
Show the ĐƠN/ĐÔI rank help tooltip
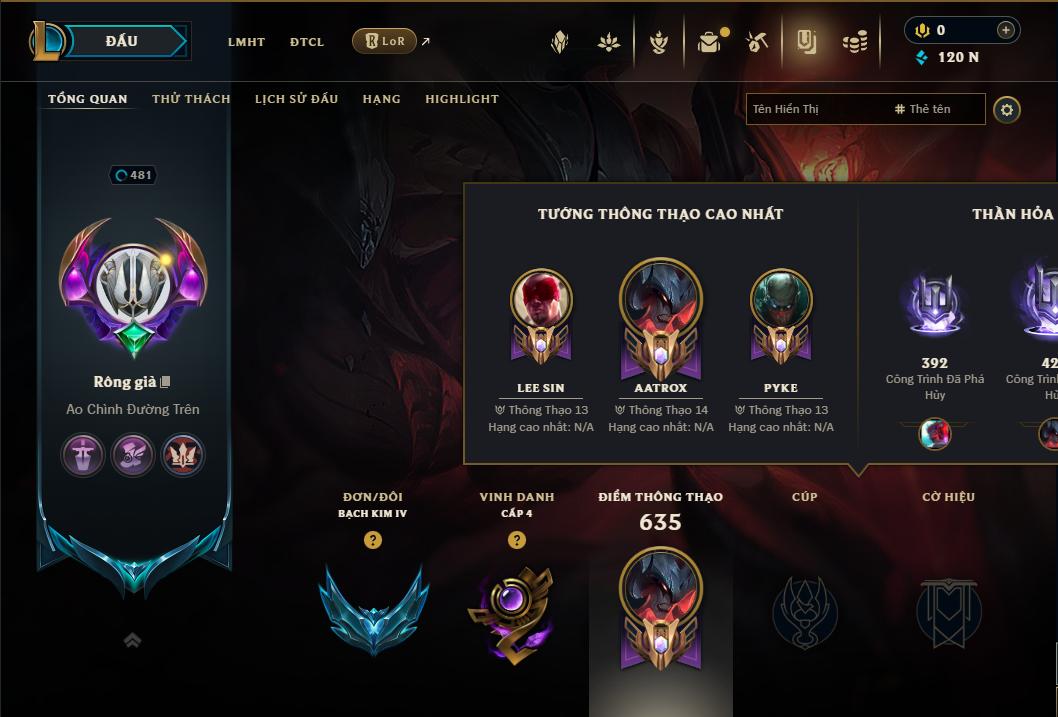pos(373,540)
